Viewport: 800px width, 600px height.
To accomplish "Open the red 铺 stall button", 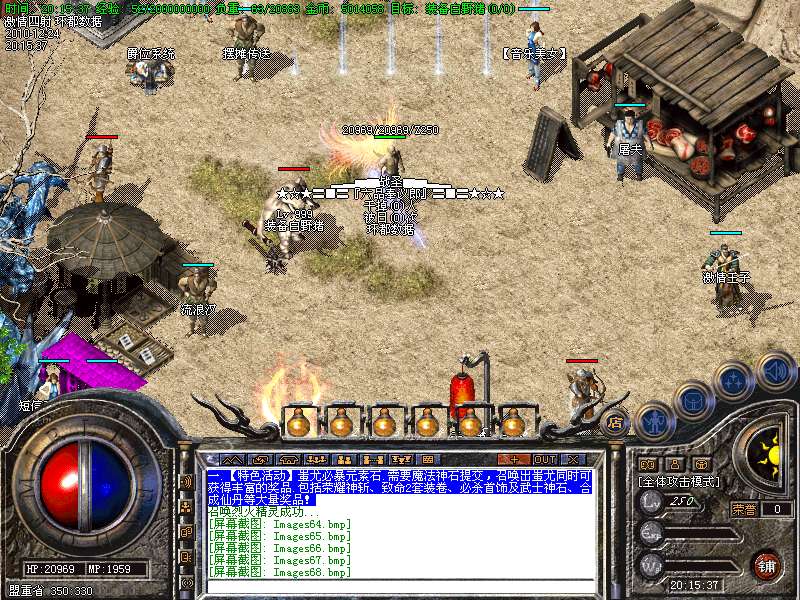I will point(767,565).
